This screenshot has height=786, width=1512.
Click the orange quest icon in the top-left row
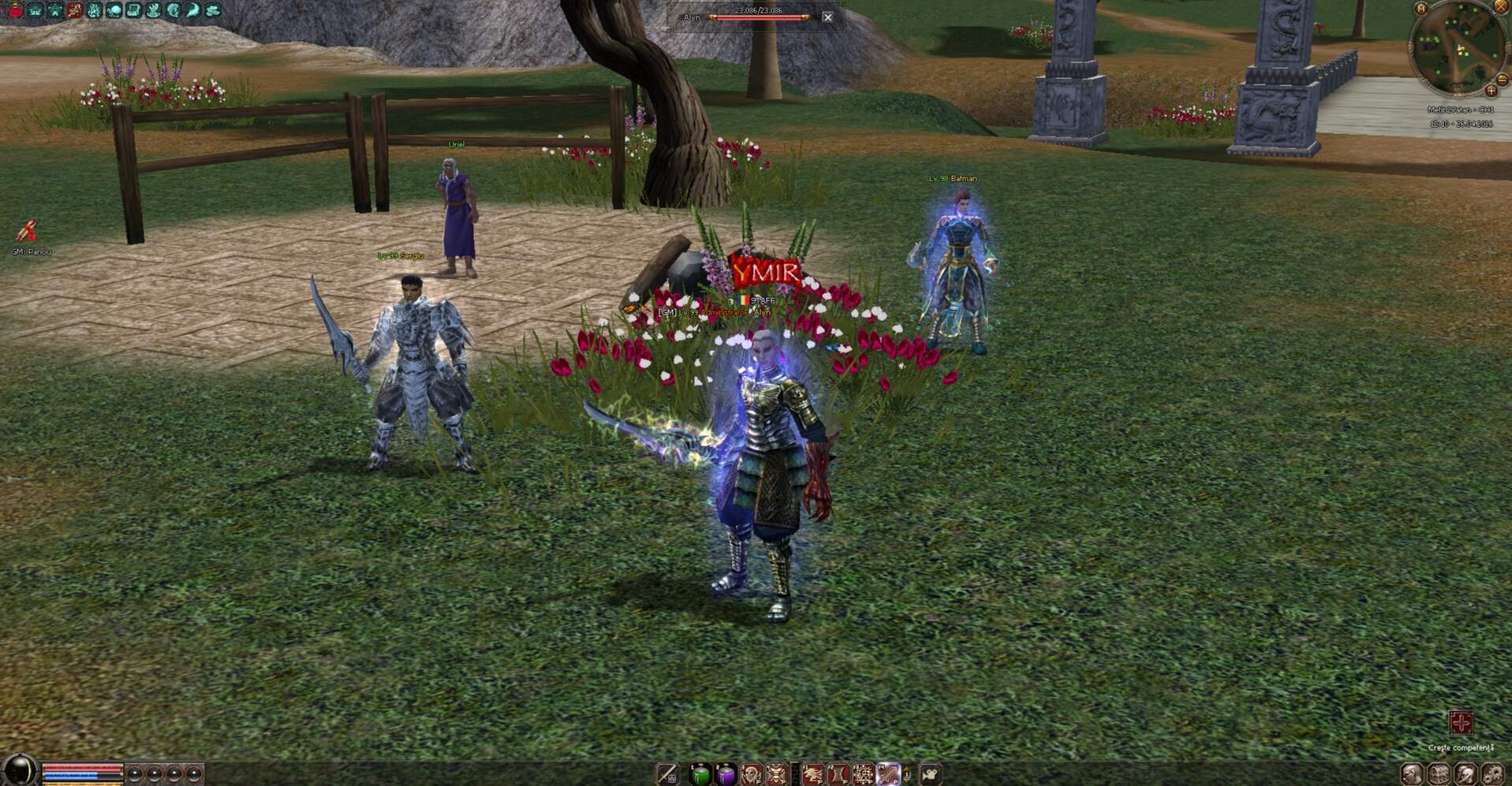[x=74, y=9]
